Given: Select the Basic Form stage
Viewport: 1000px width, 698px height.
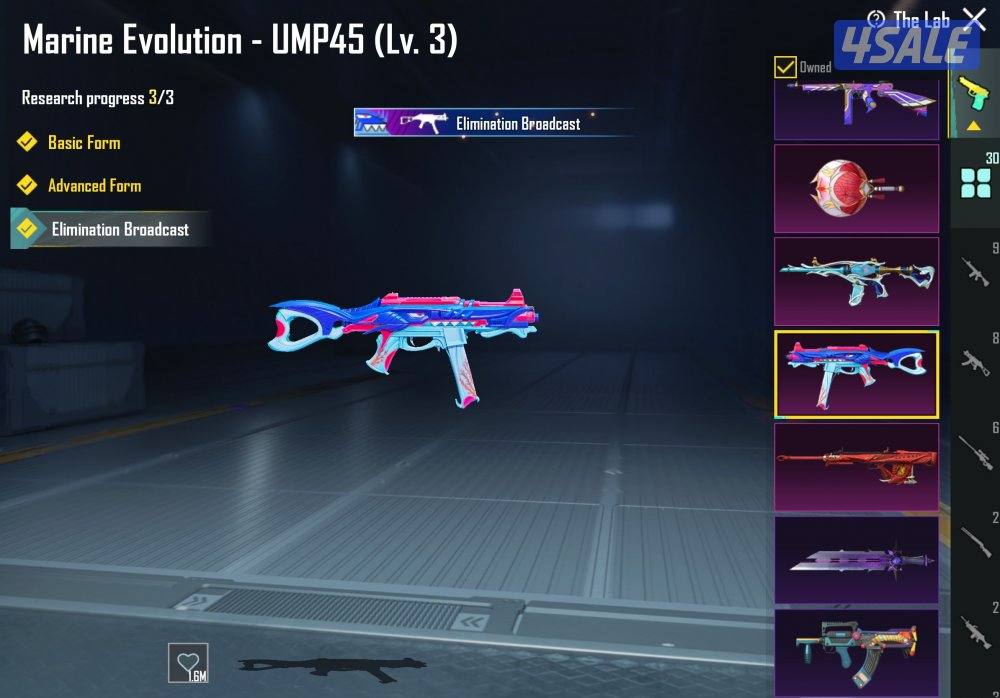Looking at the screenshot, I should click(84, 143).
